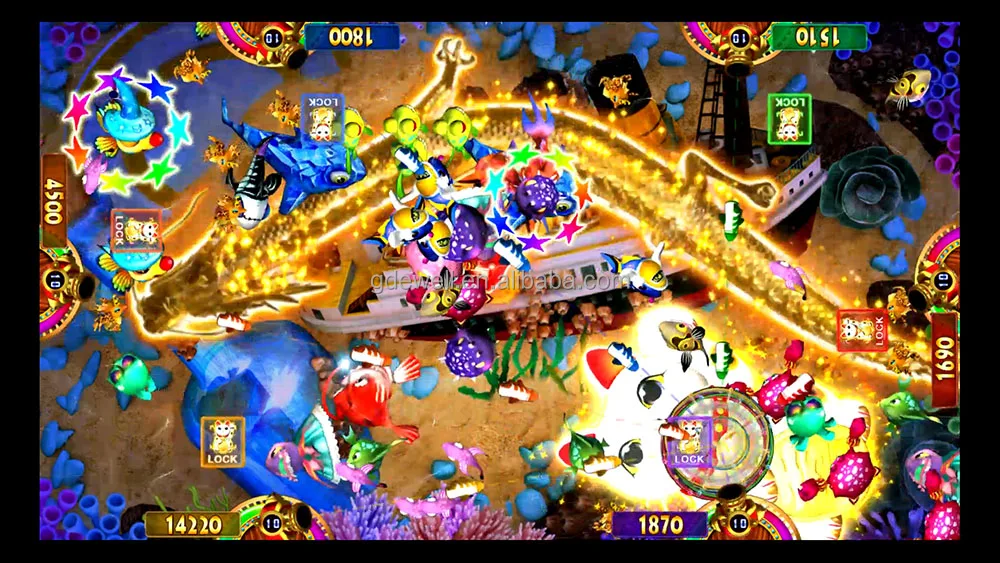Tap the yellow-framed LOCK cat icon
Viewport: 1000px width, 563px height.
point(222,441)
